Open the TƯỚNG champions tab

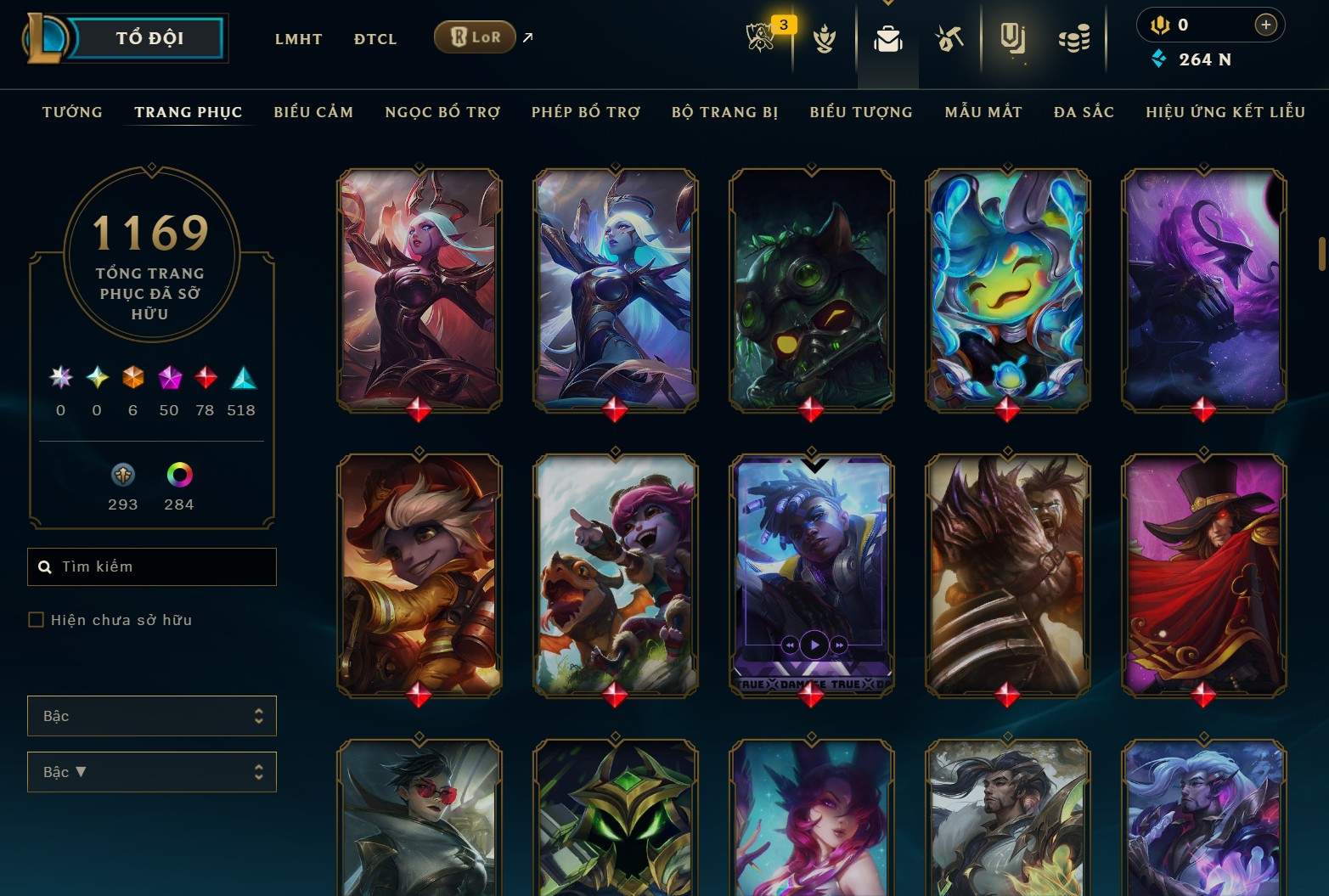tap(72, 112)
